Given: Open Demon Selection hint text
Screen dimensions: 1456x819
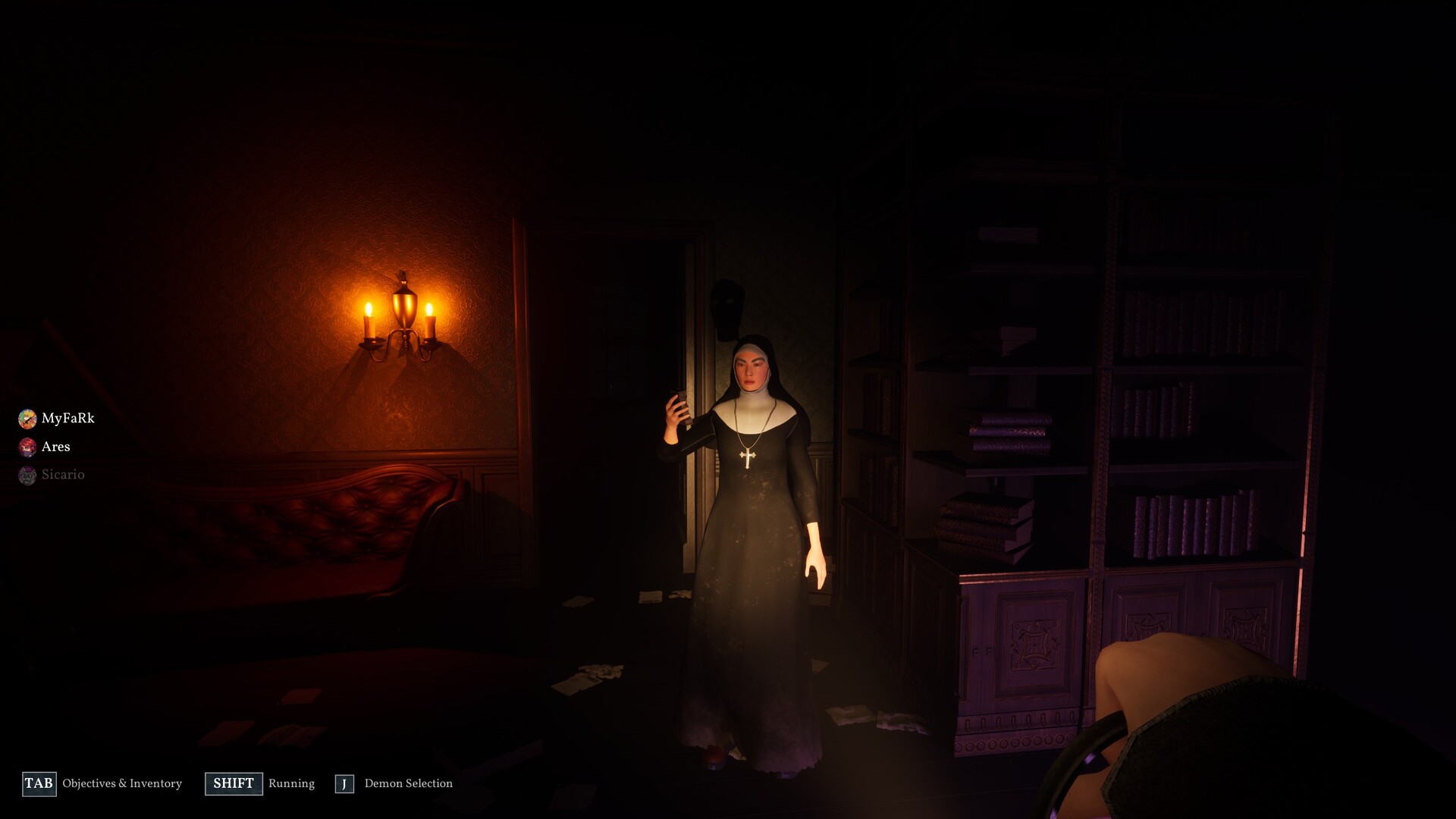Looking at the screenshot, I should (x=408, y=783).
